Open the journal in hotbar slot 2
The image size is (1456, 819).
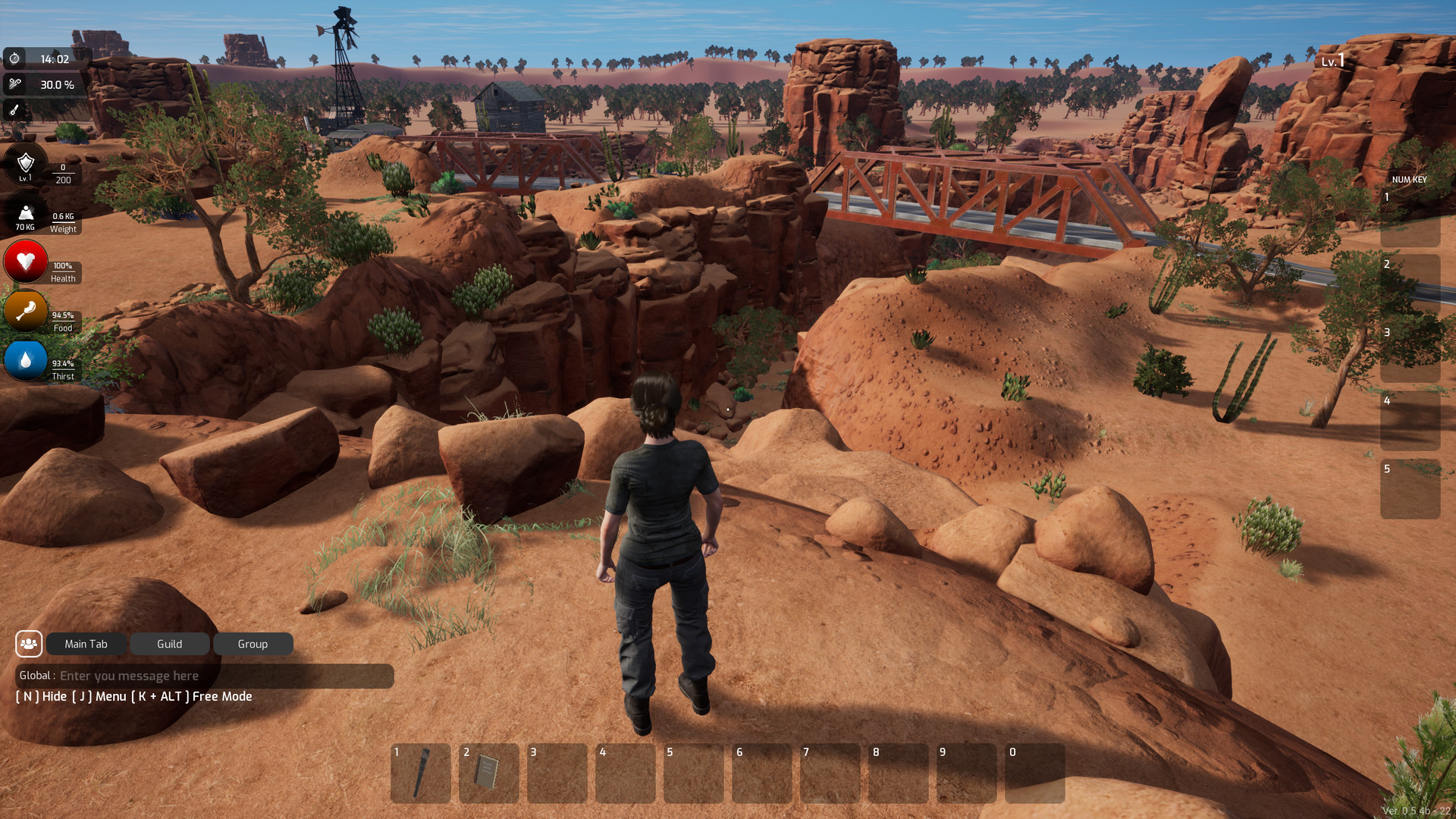[489, 773]
